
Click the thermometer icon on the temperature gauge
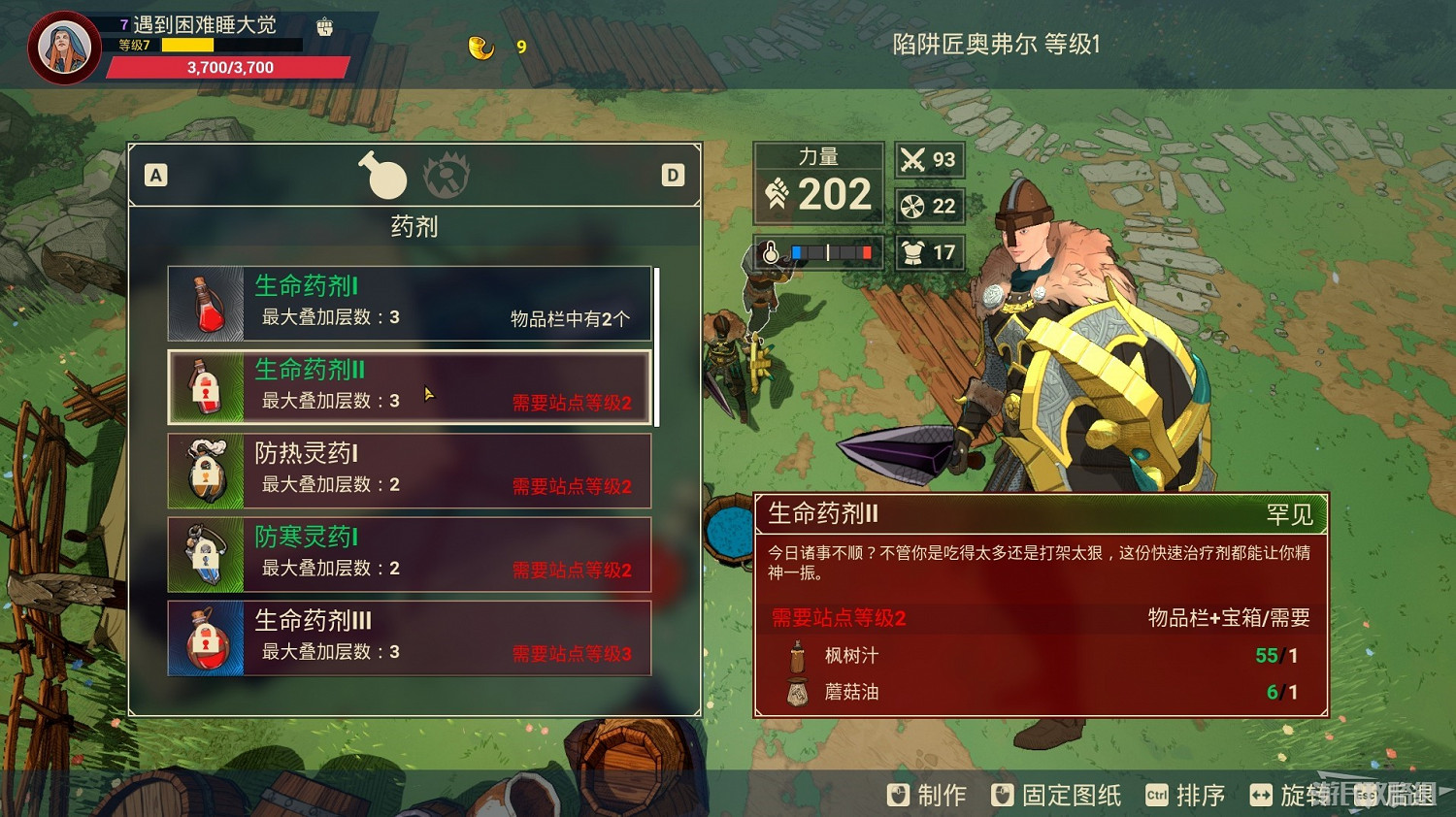(x=769, y=252)
